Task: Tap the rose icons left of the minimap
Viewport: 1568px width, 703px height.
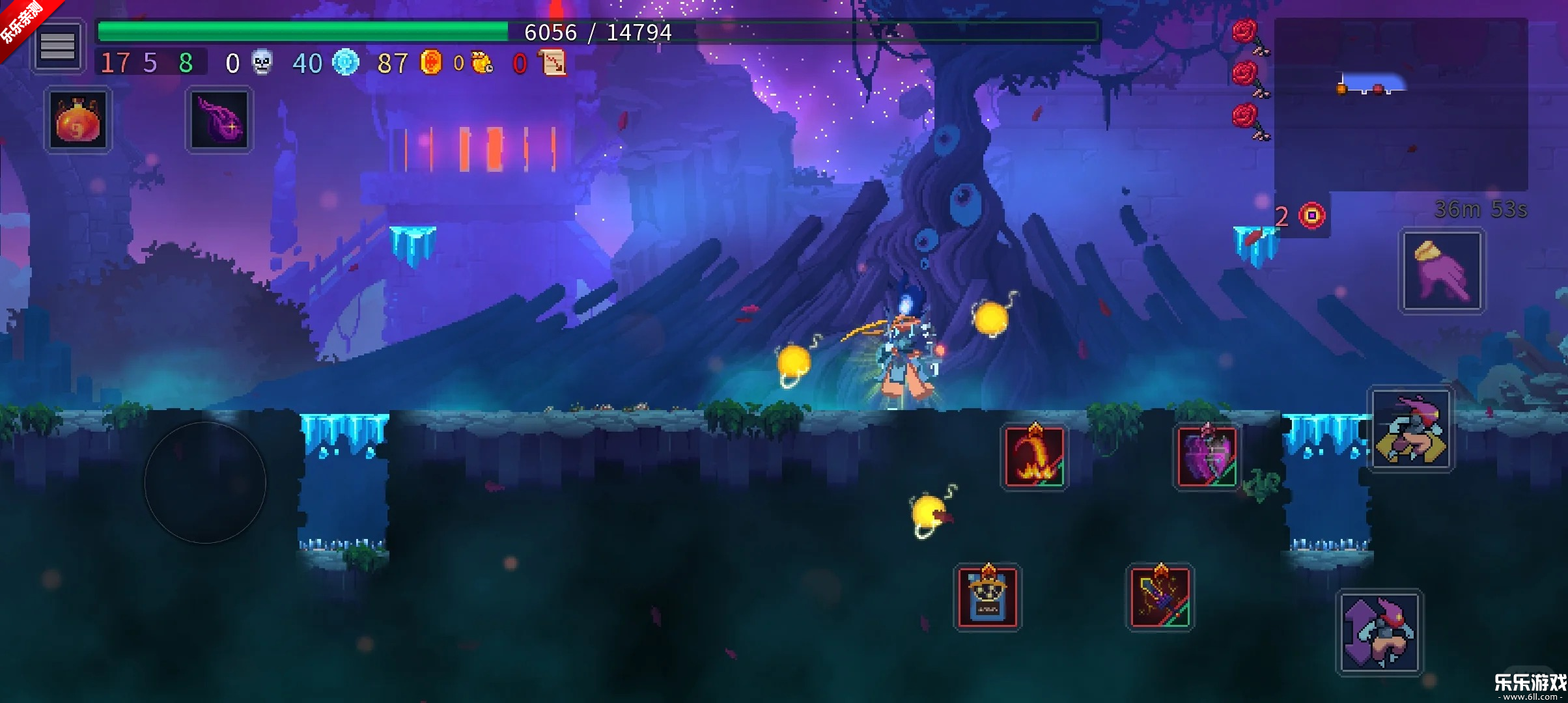Action: tap(1246, 72)
